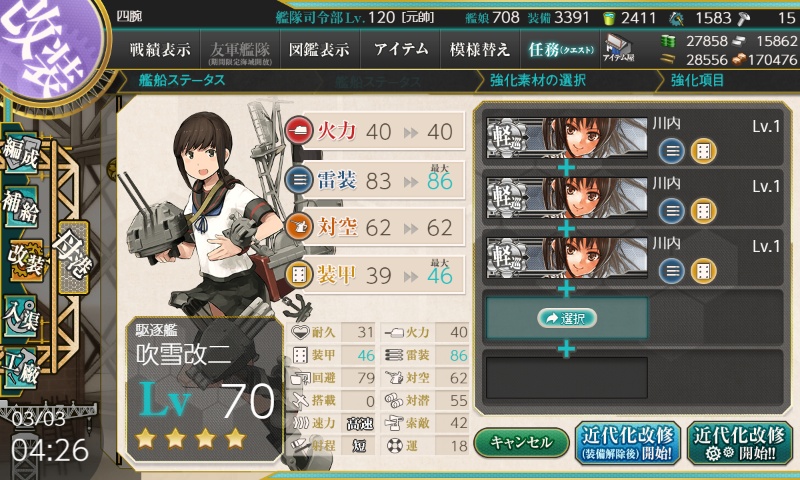Open the 図鑑表示 encyclopedia menu
800x480 pixels.
[320, 49]
